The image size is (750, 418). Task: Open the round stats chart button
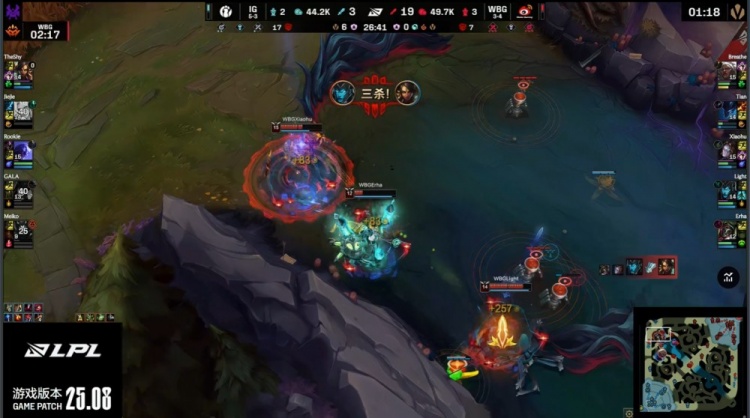(x=728, y=277)
